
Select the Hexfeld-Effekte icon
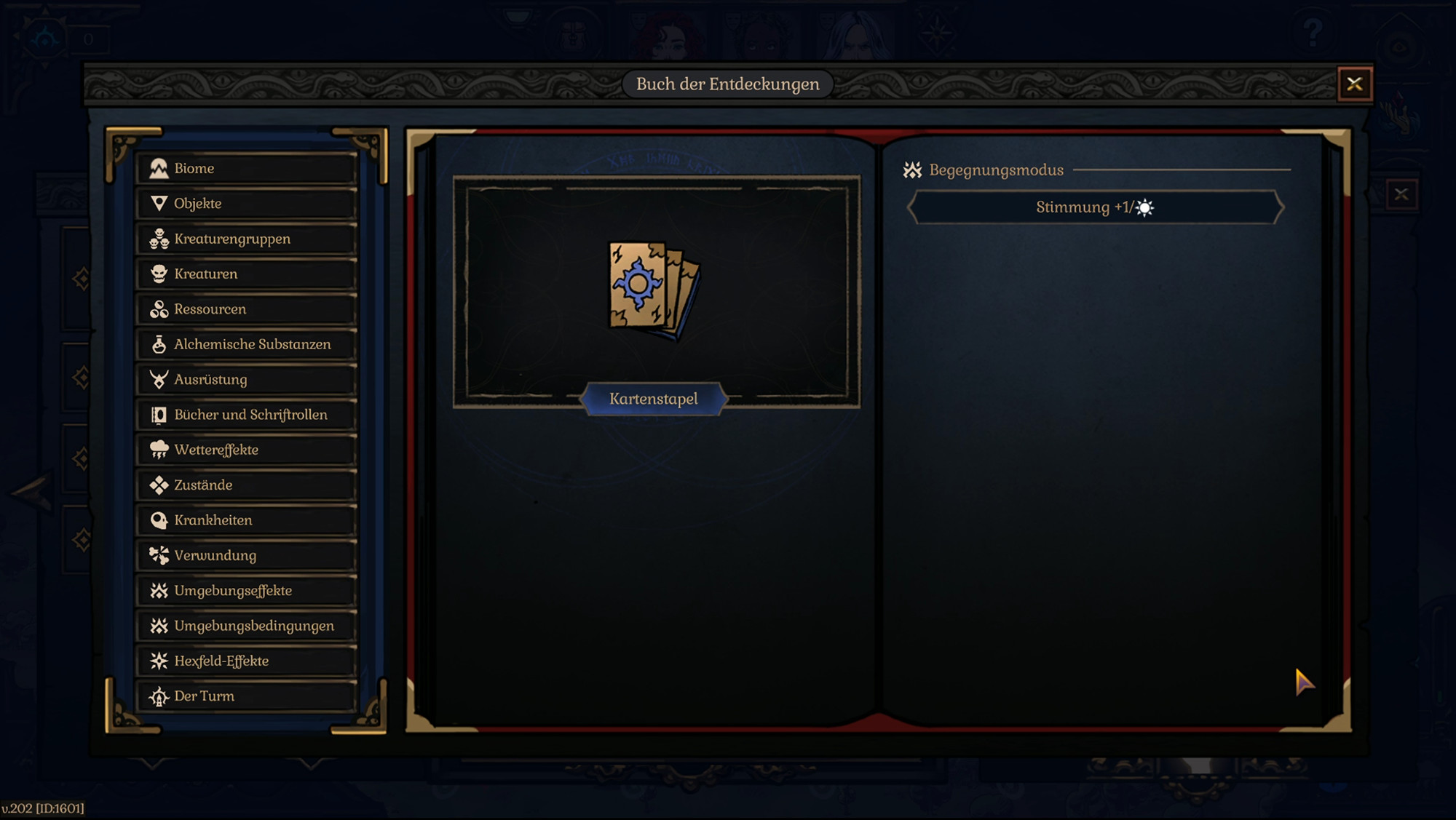coord(159,661)
